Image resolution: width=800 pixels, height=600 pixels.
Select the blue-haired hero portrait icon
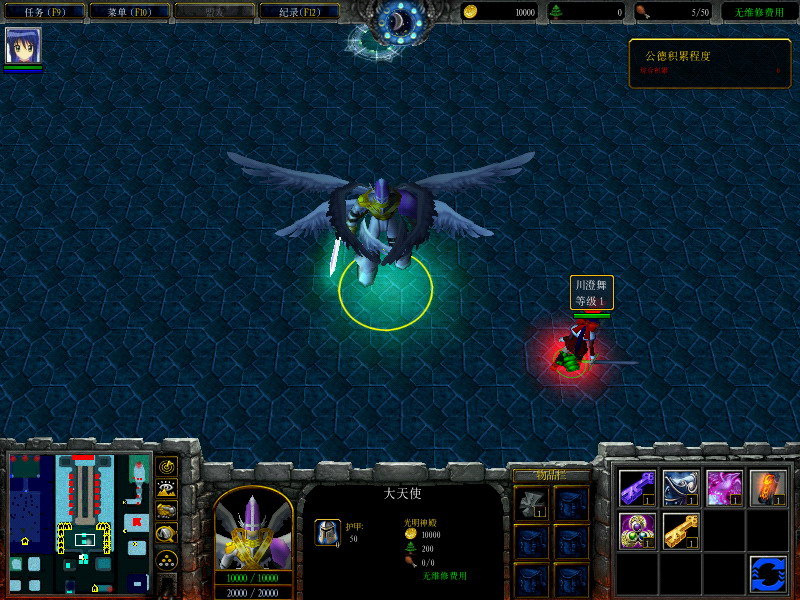[22, 45]
